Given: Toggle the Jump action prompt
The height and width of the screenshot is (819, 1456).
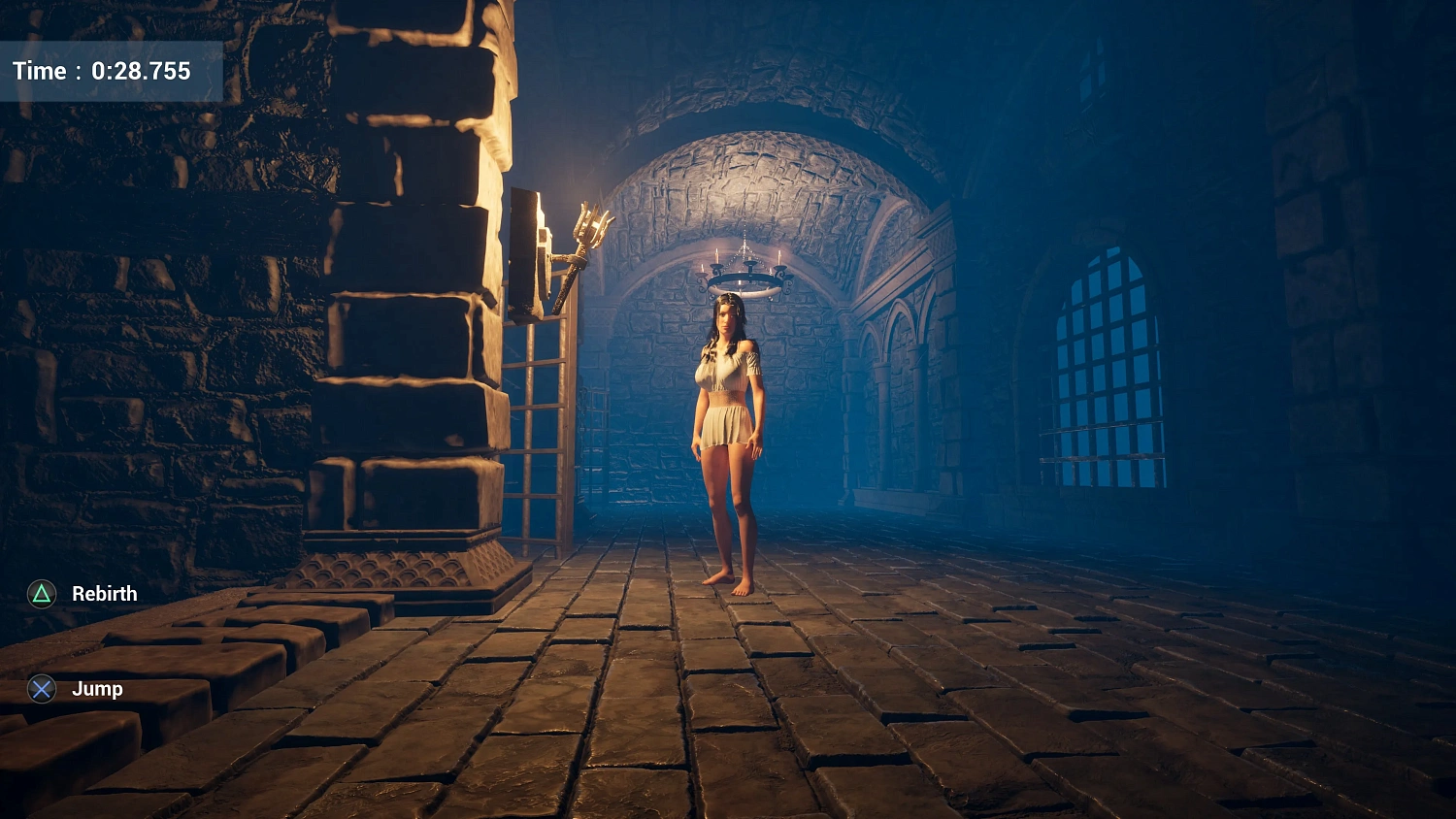Looking at the screenshot, I should point(97,689).
